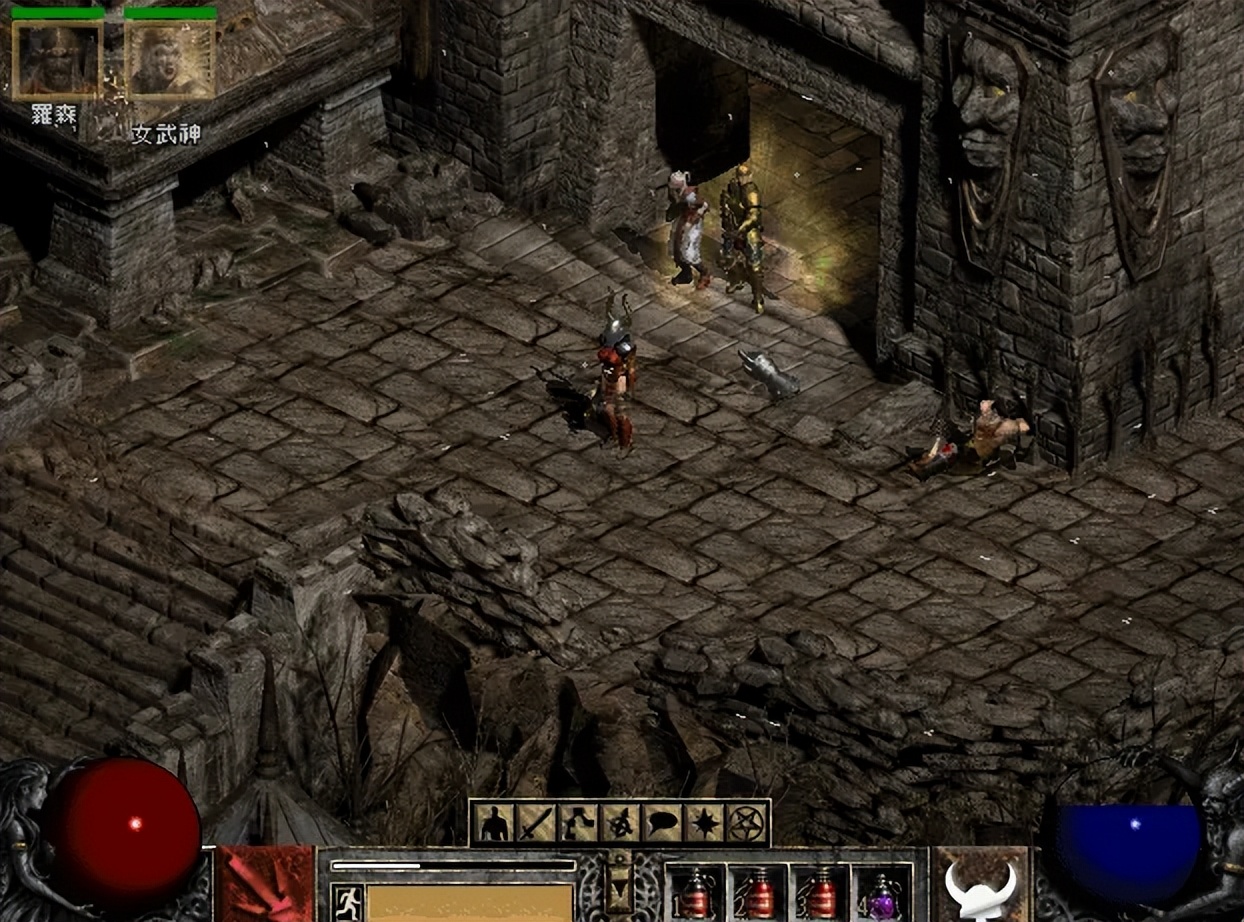Click the 女武神 Valkyrie portrait
This screenshot has height=922, width=1244.
(170, 60)
